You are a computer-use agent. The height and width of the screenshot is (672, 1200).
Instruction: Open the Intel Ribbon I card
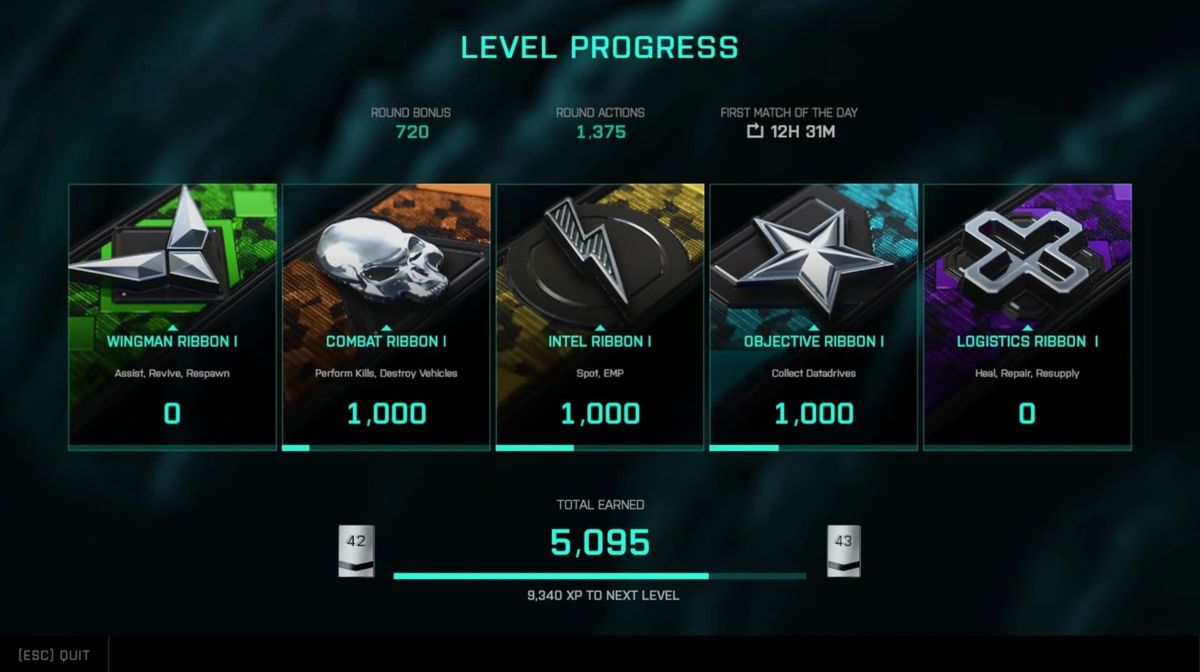click(x=600, y=317)
